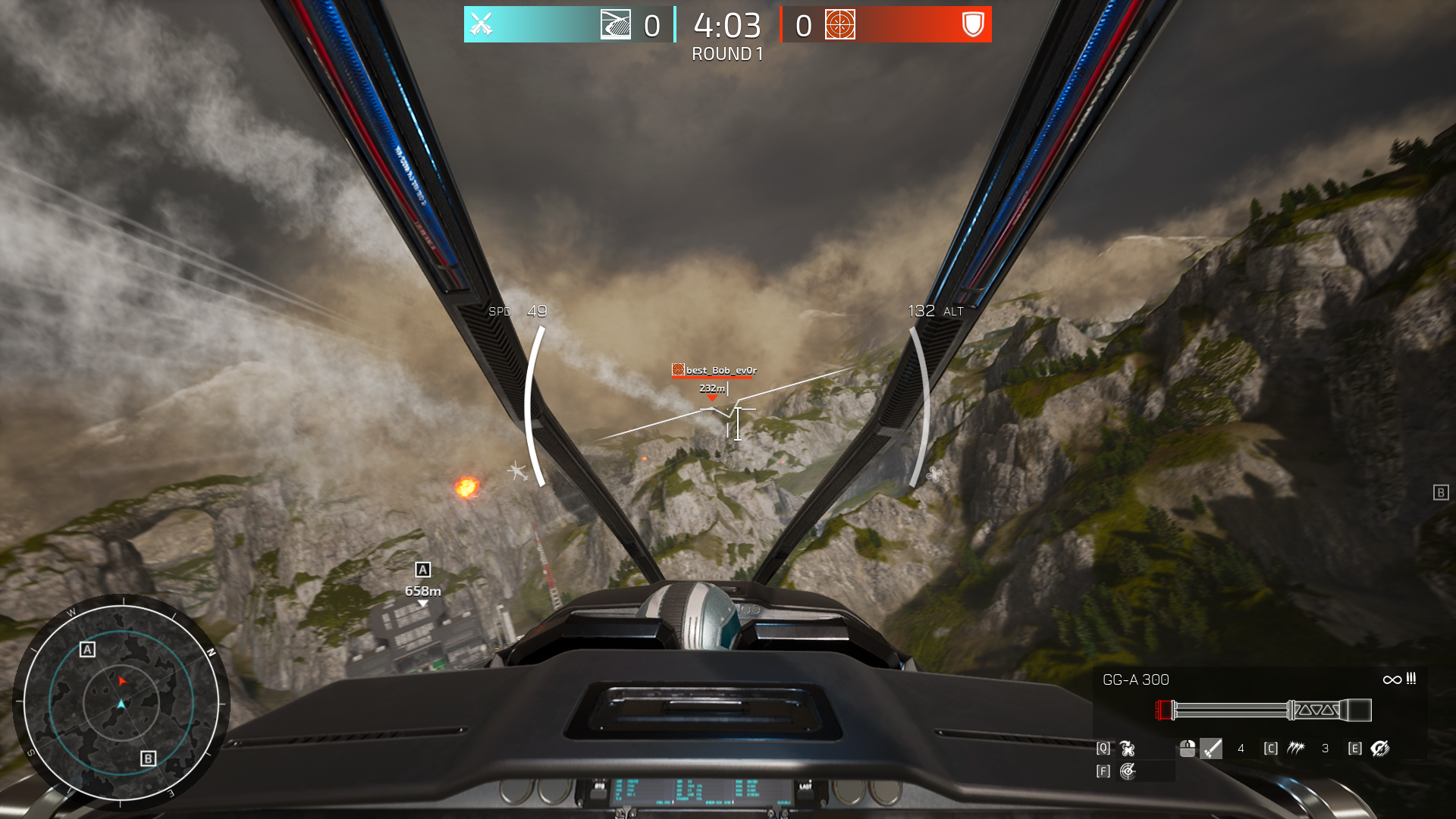The image size is (1456, 819).
Task: Select the ROUND 1 label on the scoreboard
Action: pos(726,55)
